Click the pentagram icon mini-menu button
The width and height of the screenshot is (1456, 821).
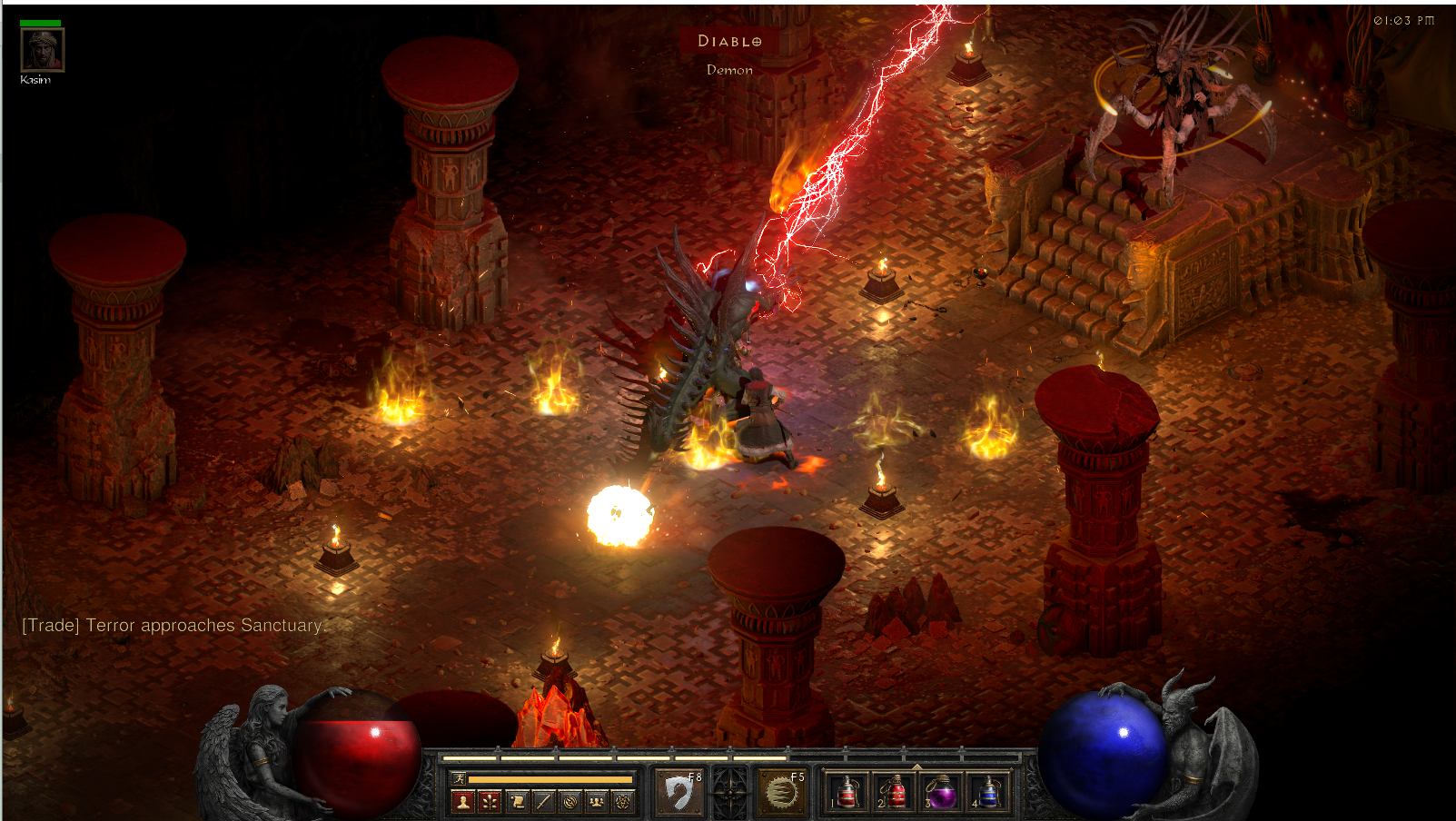(x=622, y=801)
